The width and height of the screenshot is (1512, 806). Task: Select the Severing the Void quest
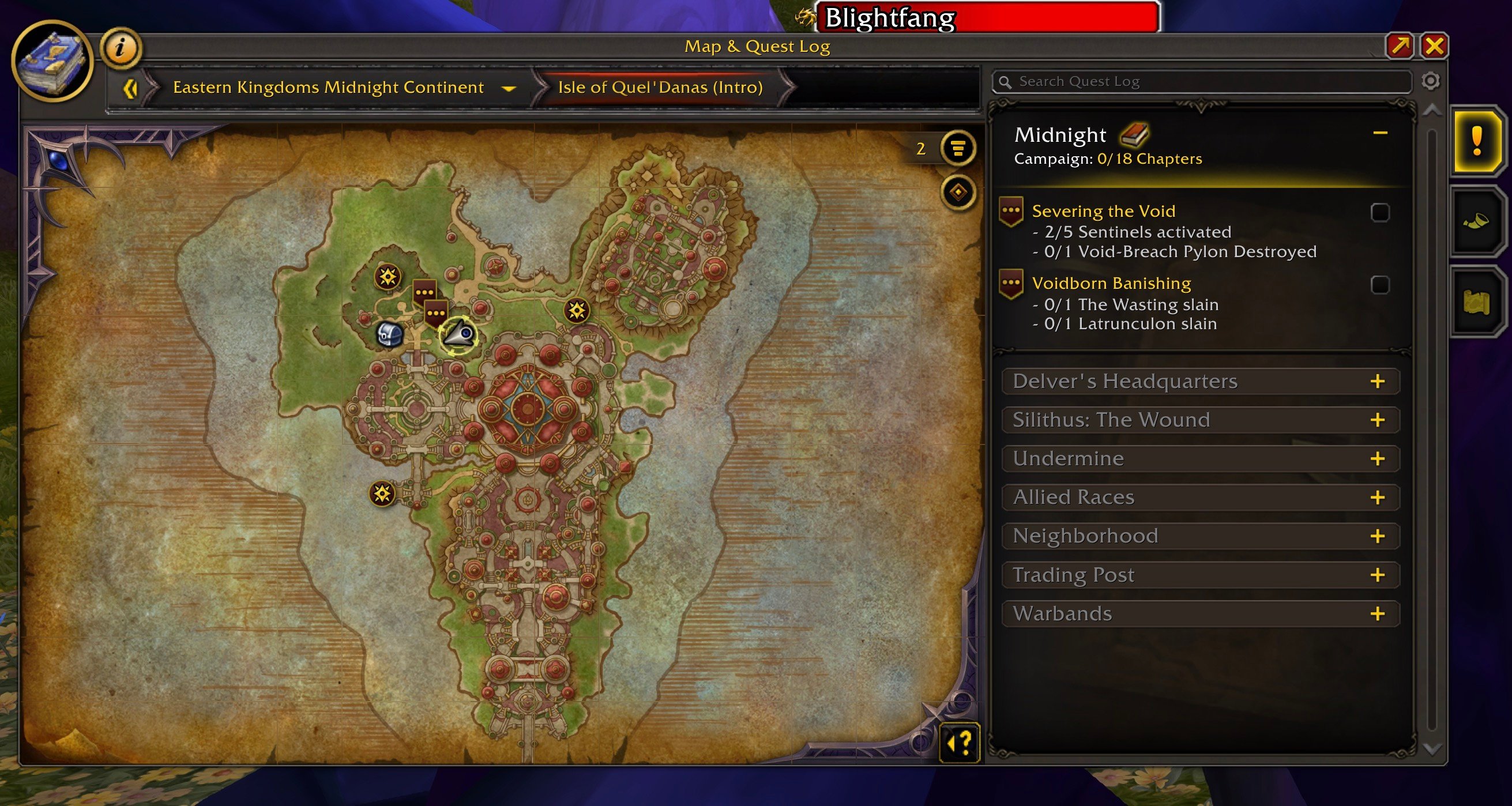coord(1103,211)
